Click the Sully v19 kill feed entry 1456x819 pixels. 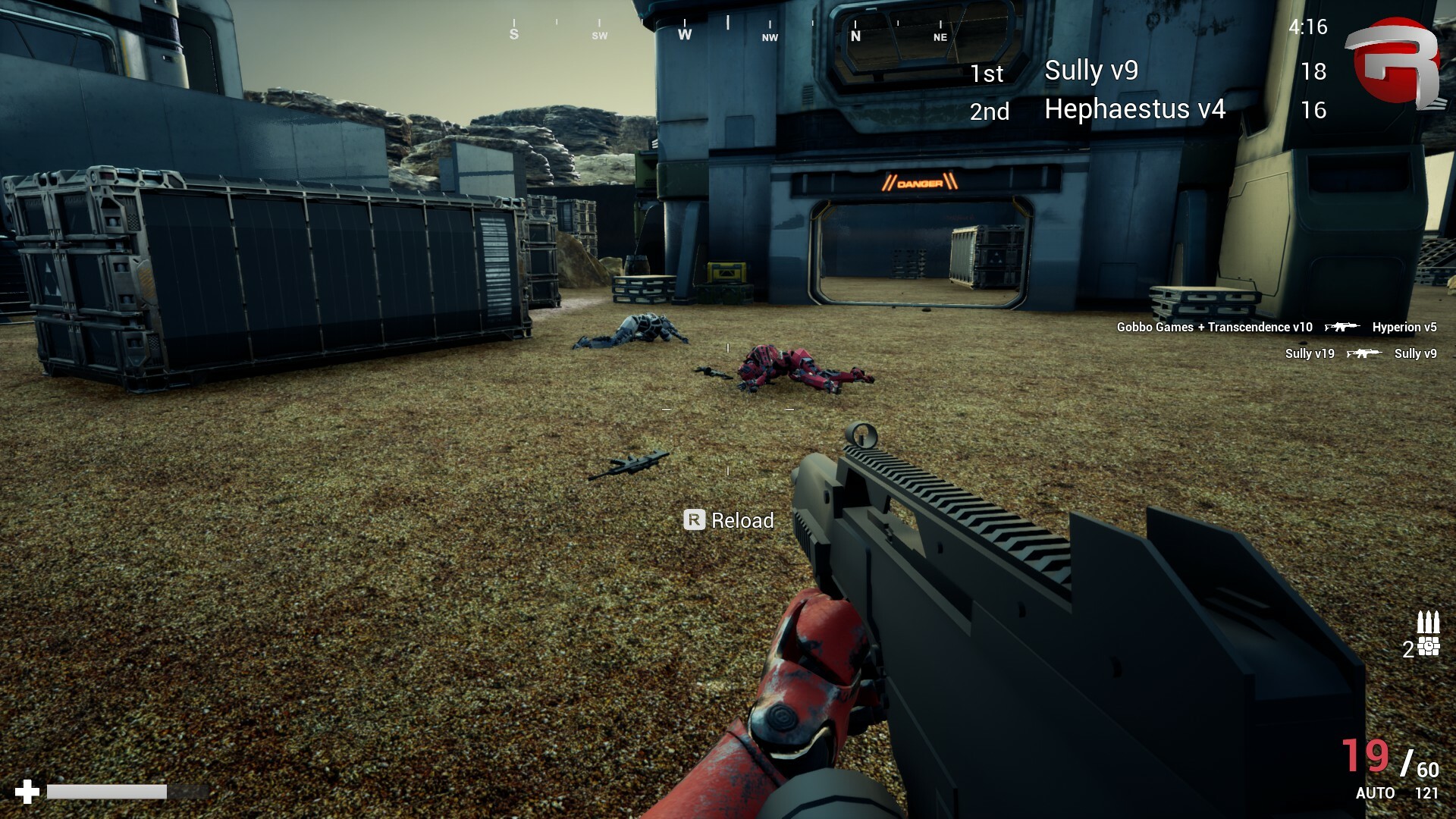tap(1360, 353)
